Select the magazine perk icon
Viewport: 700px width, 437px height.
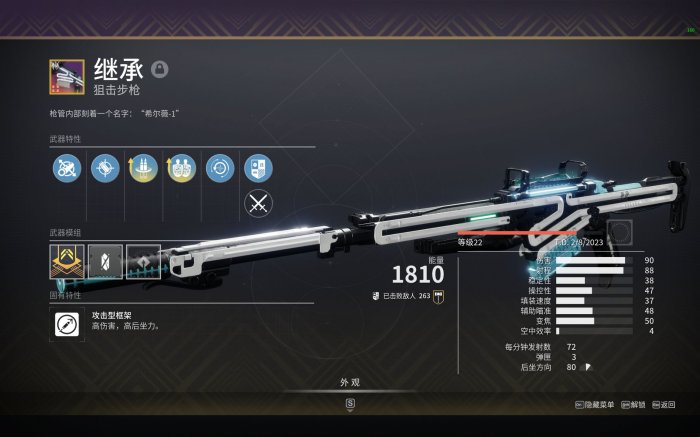tap(105, 168)
